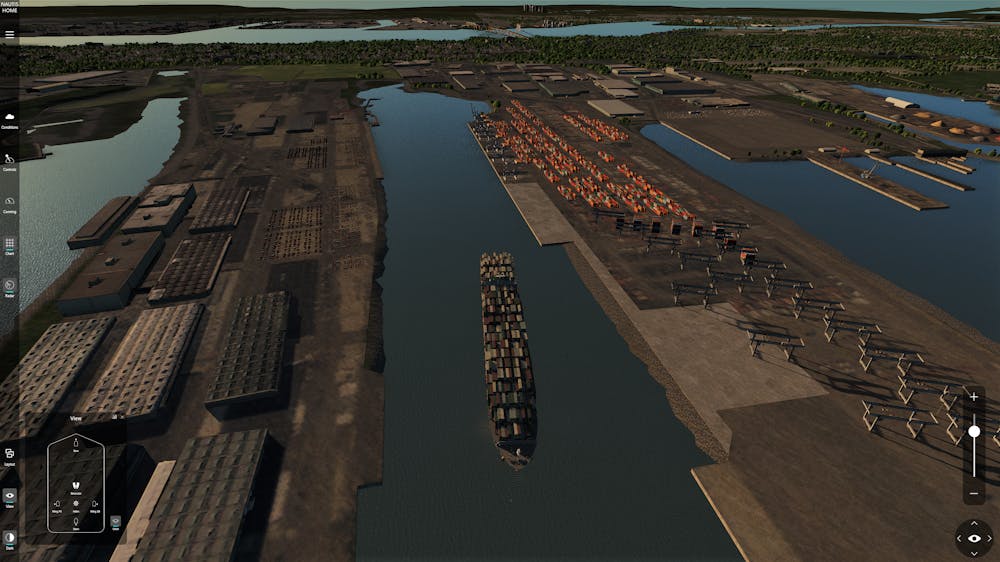Switch to the port wing camera
The height and width of the screenshot is (562, 1000).
57,504
